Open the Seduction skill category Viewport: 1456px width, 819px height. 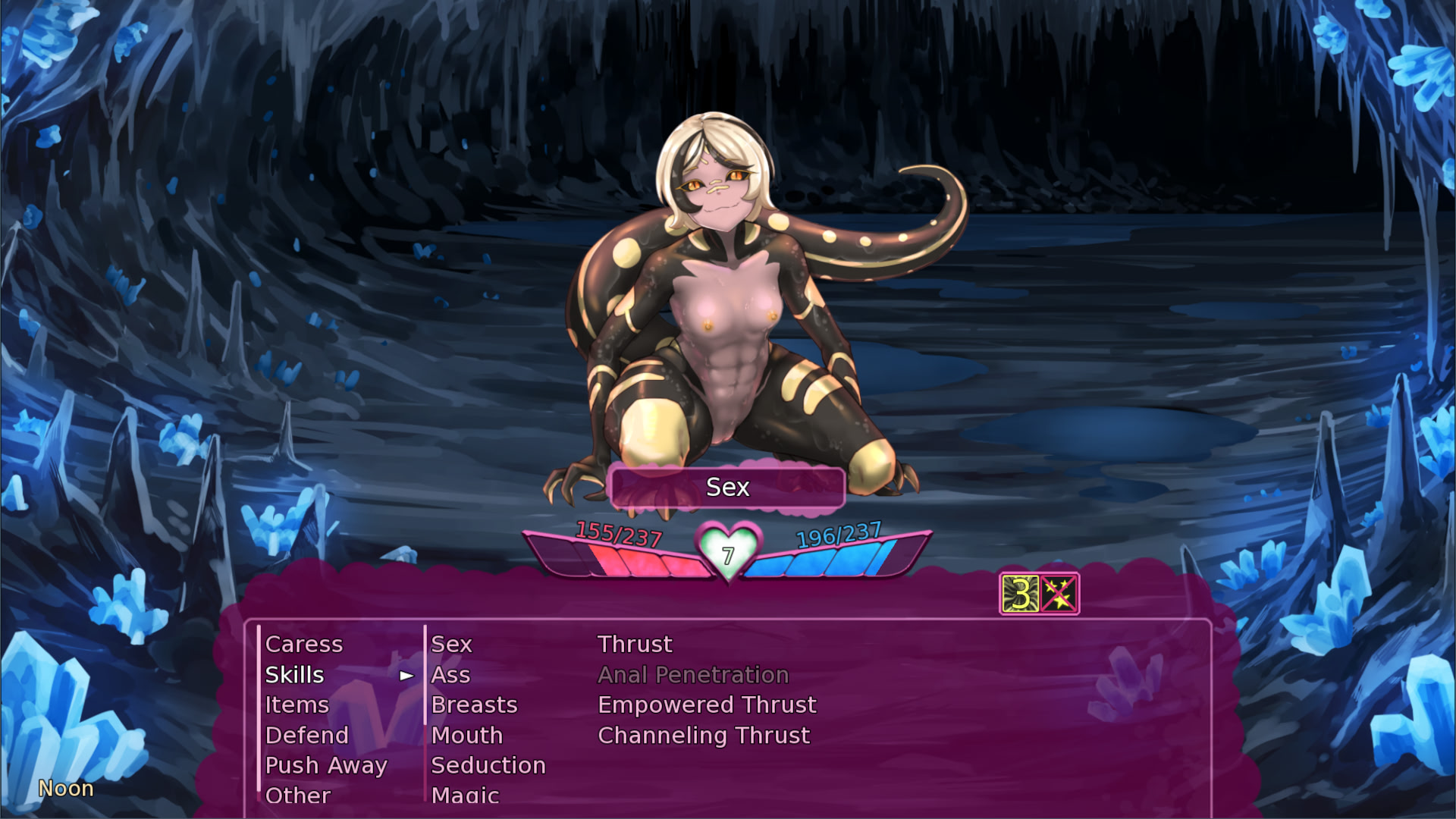[488, 766]
